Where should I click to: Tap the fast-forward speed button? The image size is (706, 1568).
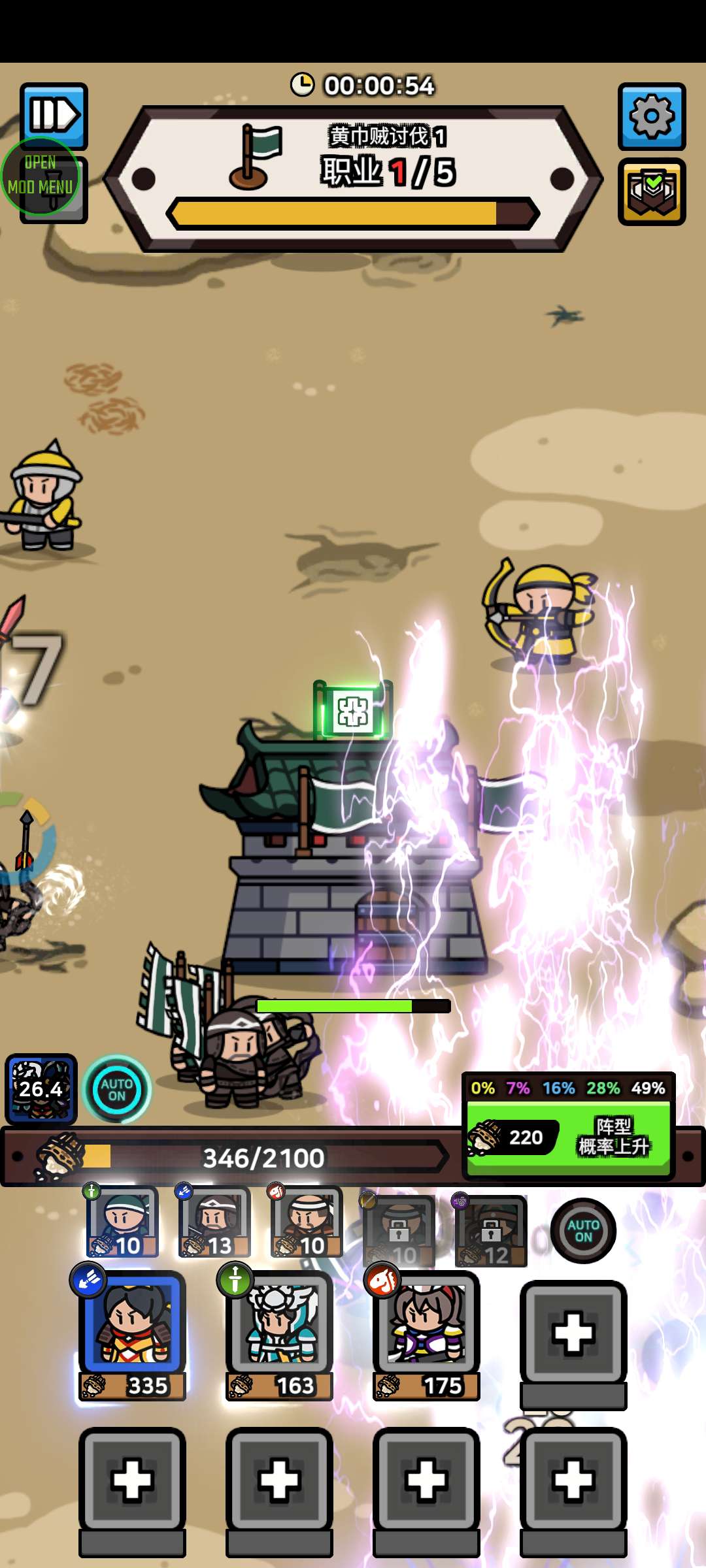coord(54,116)
